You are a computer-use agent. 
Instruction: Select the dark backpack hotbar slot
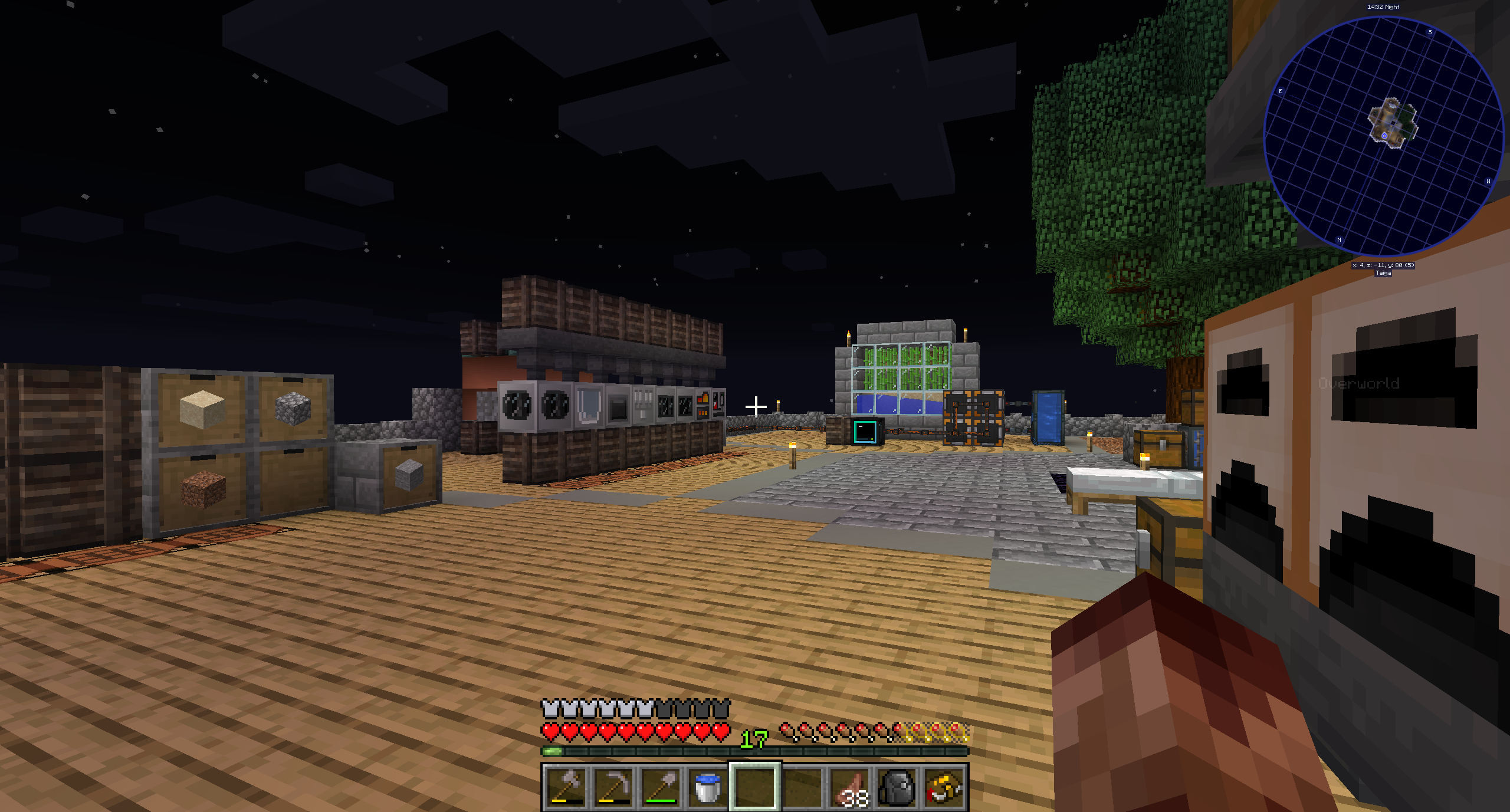click(898, 787)
